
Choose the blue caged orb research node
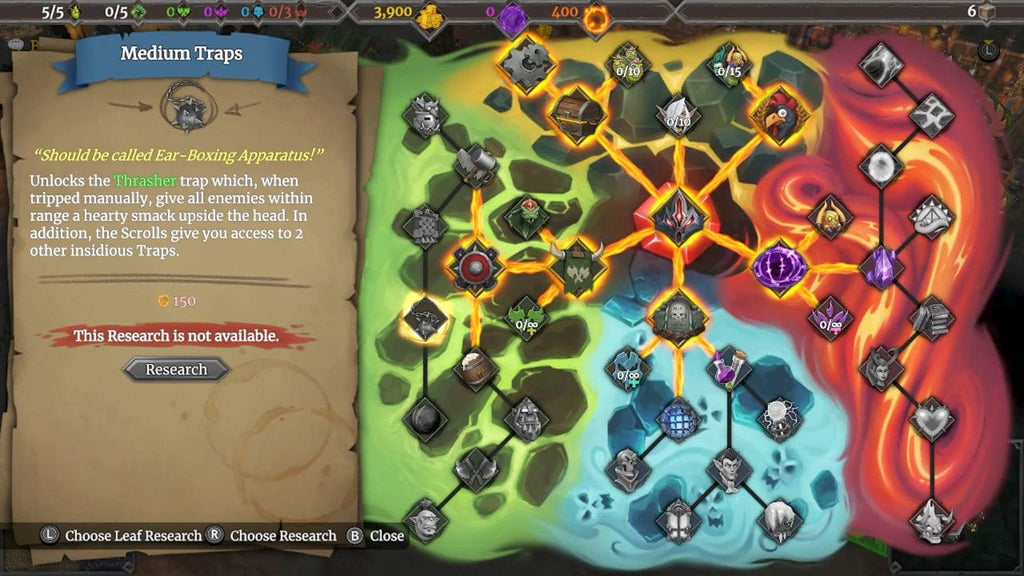(677, 419)
